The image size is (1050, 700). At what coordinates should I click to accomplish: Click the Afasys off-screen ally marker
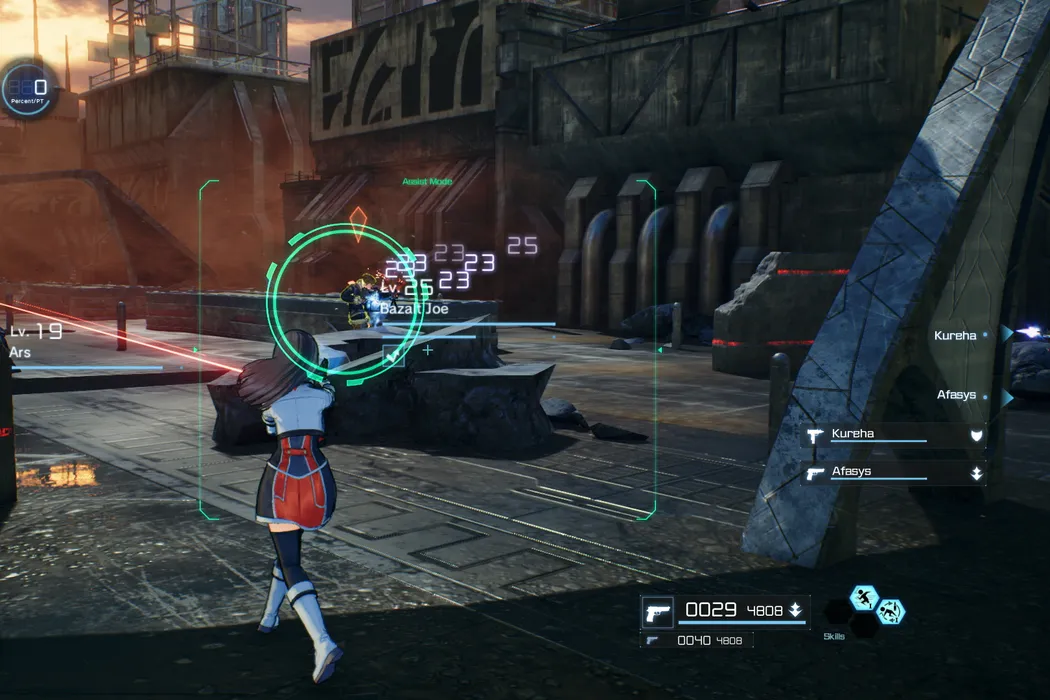[1008, 397]
